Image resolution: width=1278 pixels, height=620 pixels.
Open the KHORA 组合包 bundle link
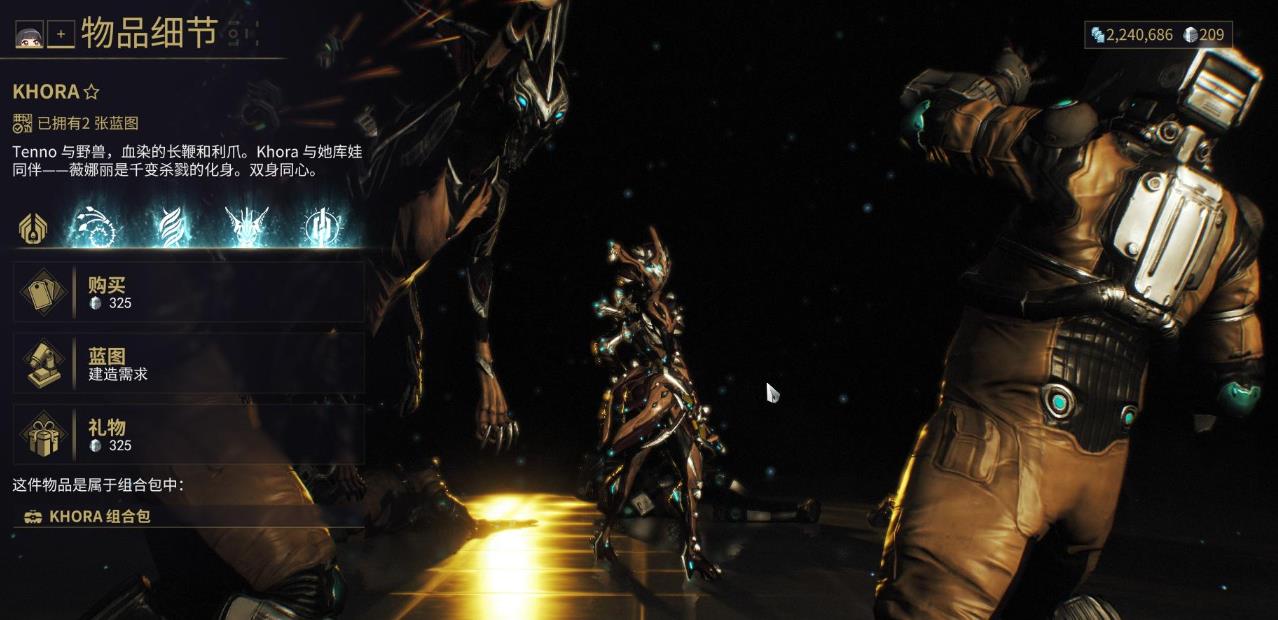pos(100,516)
